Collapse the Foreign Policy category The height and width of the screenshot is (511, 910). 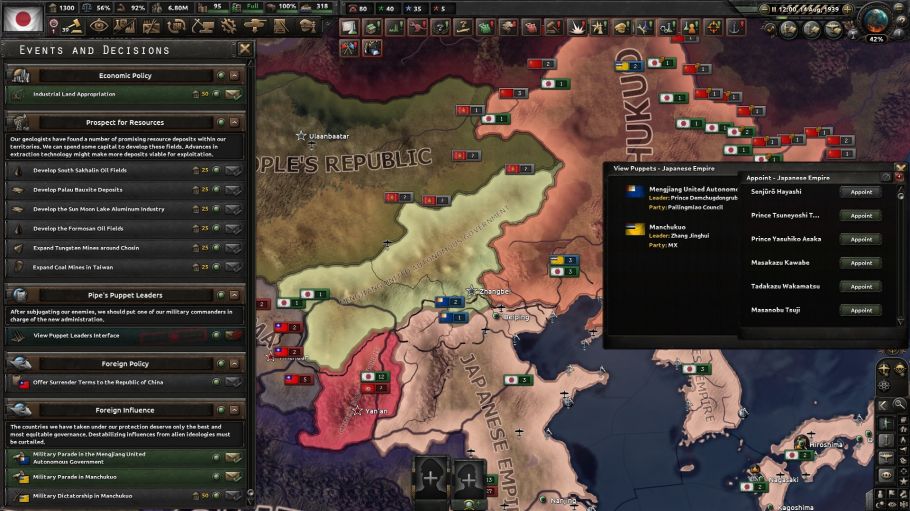point(234,364)
